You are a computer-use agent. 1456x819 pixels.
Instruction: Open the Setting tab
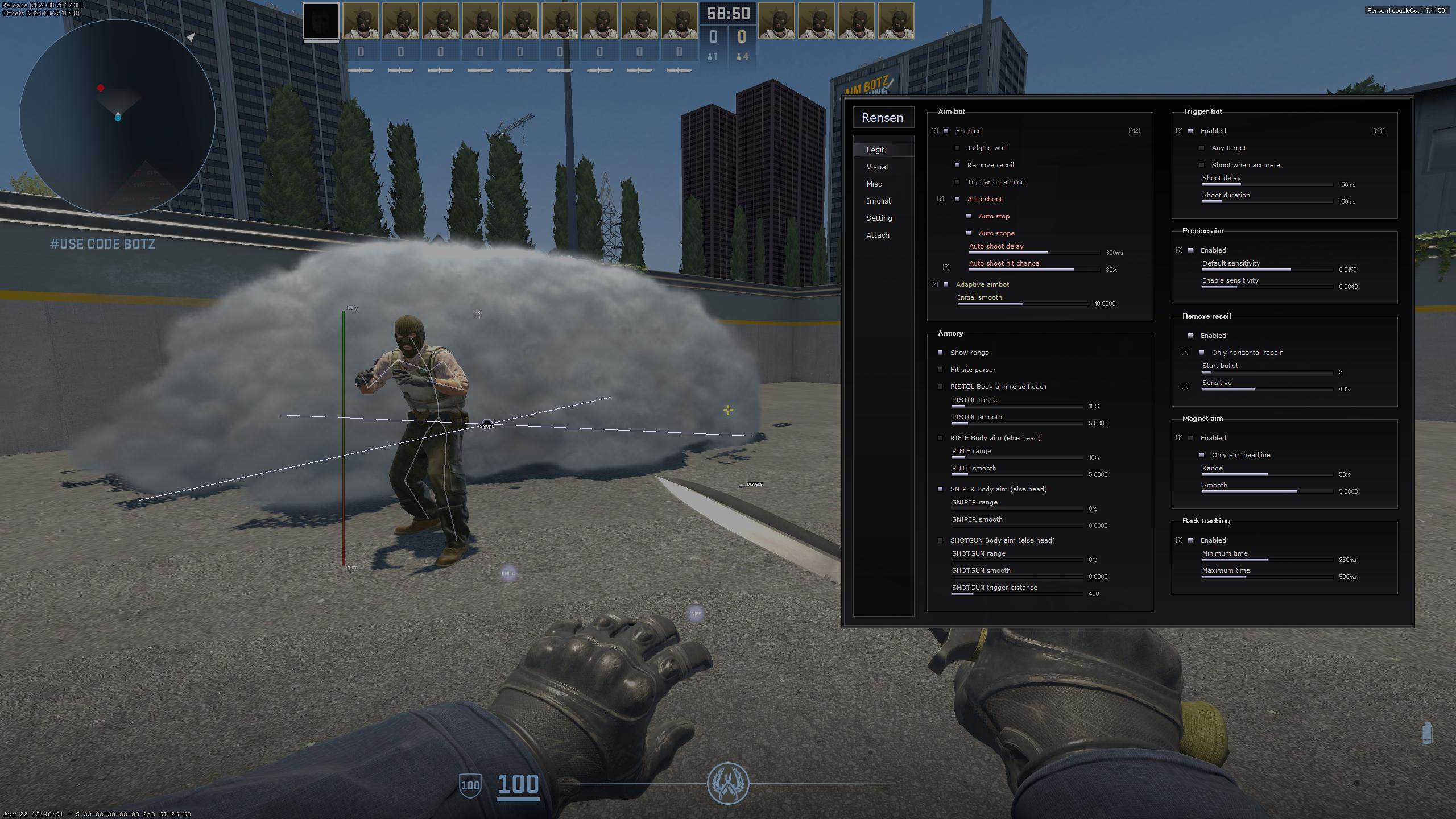pyautogui.click(x=879, y=218)
